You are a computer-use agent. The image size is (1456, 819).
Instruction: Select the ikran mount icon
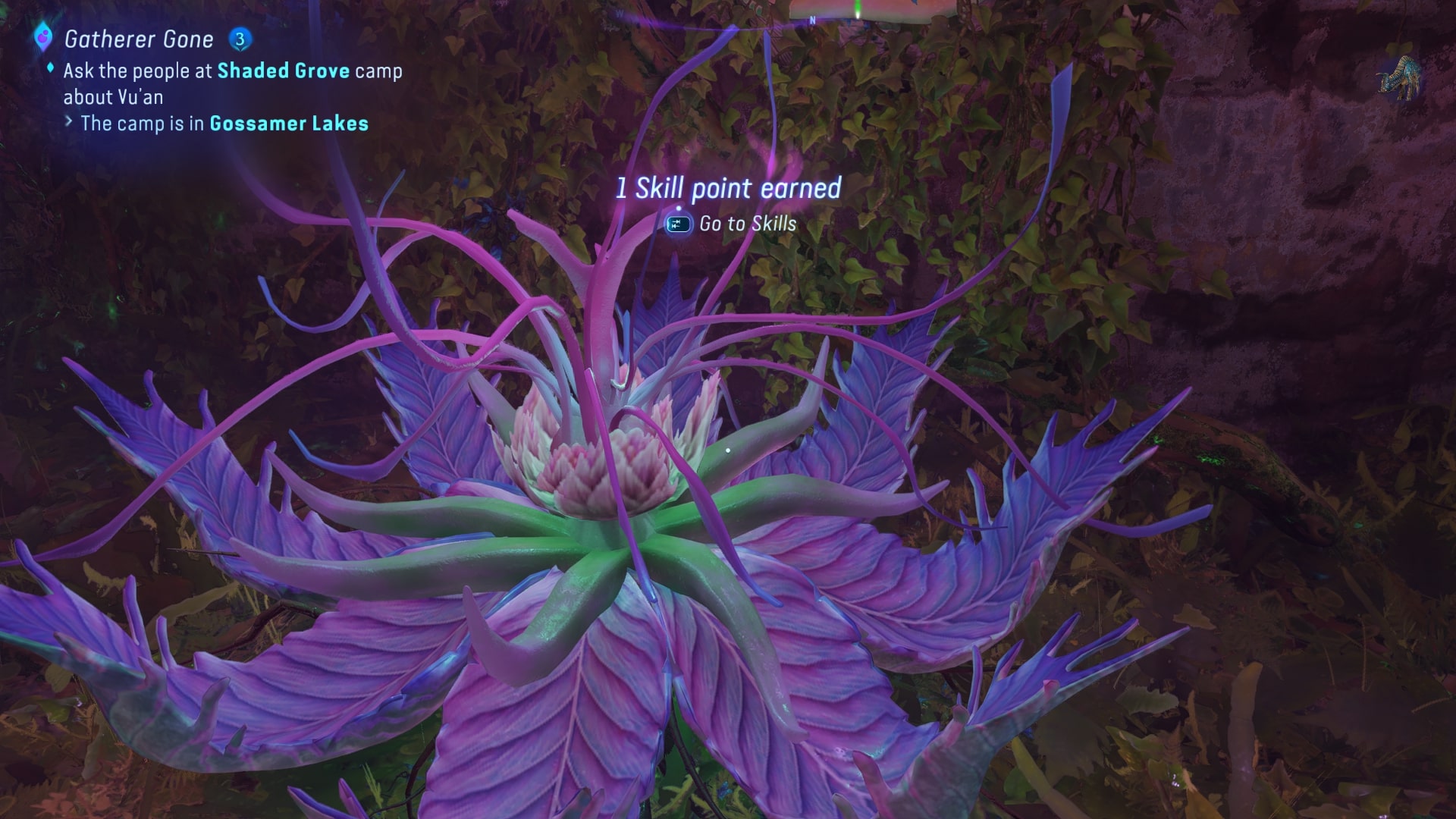click(1399, 79)
